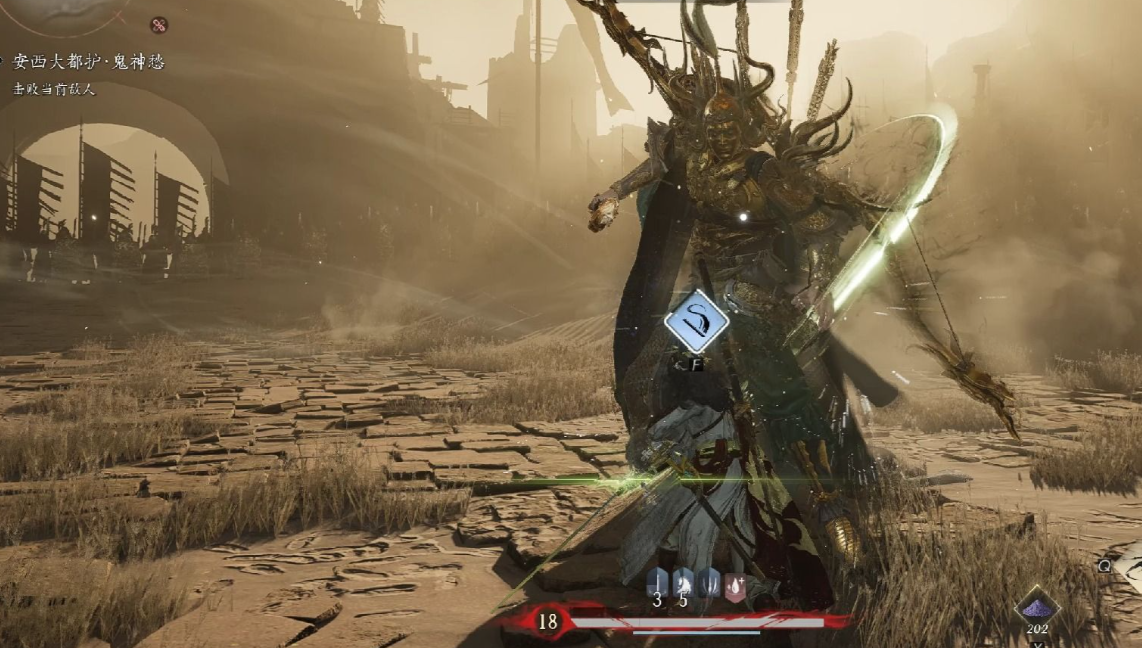Activate the blue diamond skill prompt icon
1142x648 pixels.
[x=696, y=321]
